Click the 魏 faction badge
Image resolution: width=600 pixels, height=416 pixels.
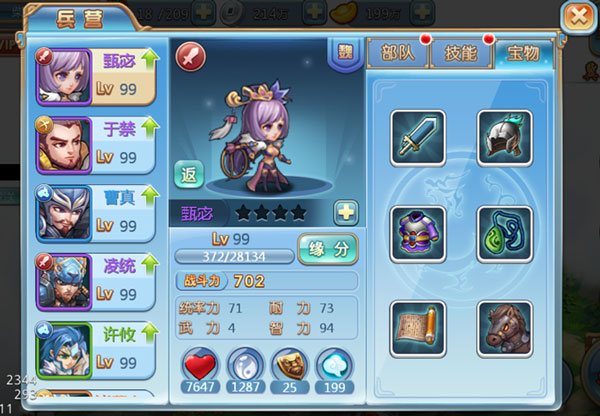(341, 52)
